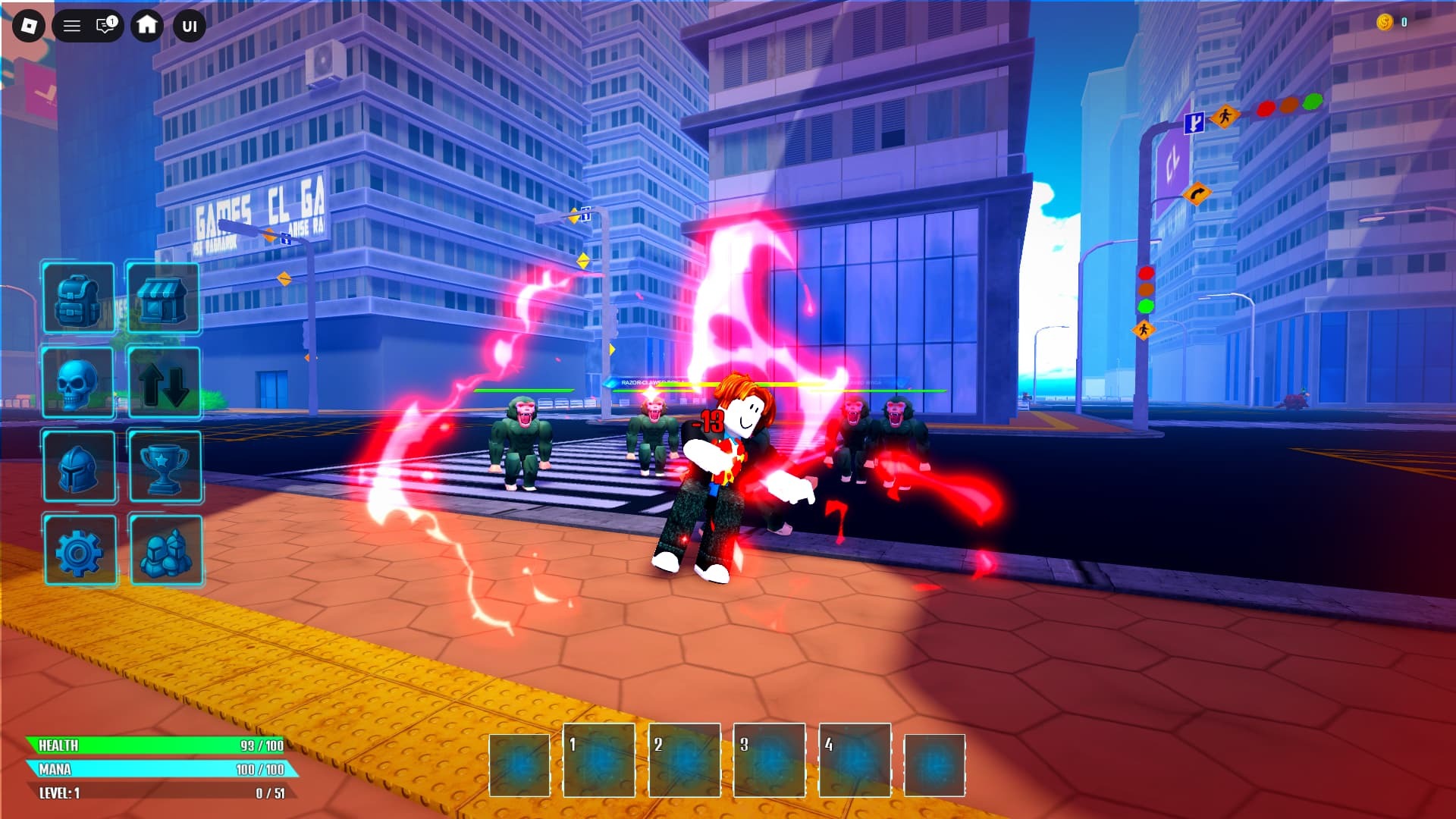
Task: Open the group of players menu
Action: pos(166,551)
